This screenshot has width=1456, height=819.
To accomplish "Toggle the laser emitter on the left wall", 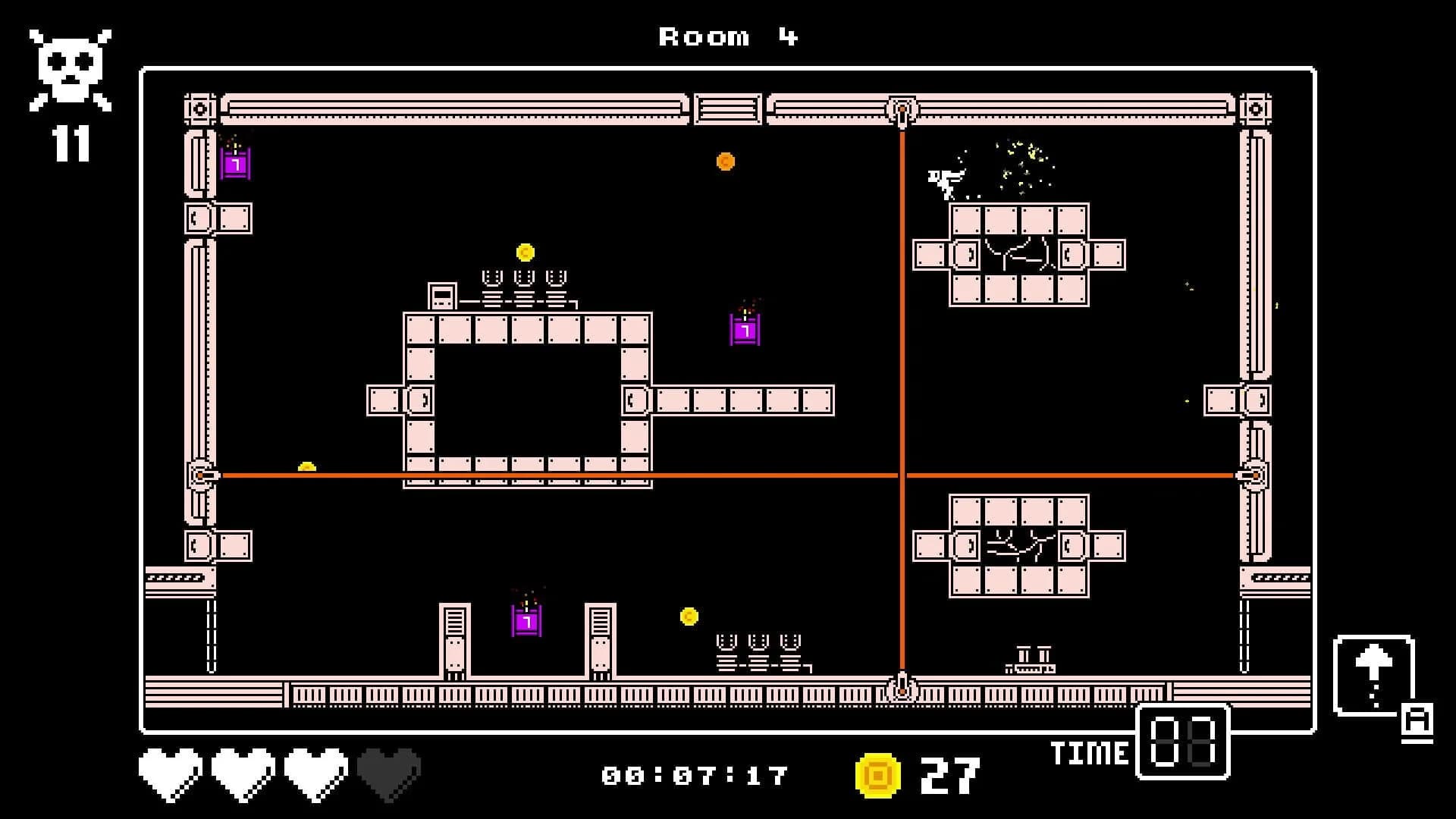I will pyautogui.click(x=199, y=474).
